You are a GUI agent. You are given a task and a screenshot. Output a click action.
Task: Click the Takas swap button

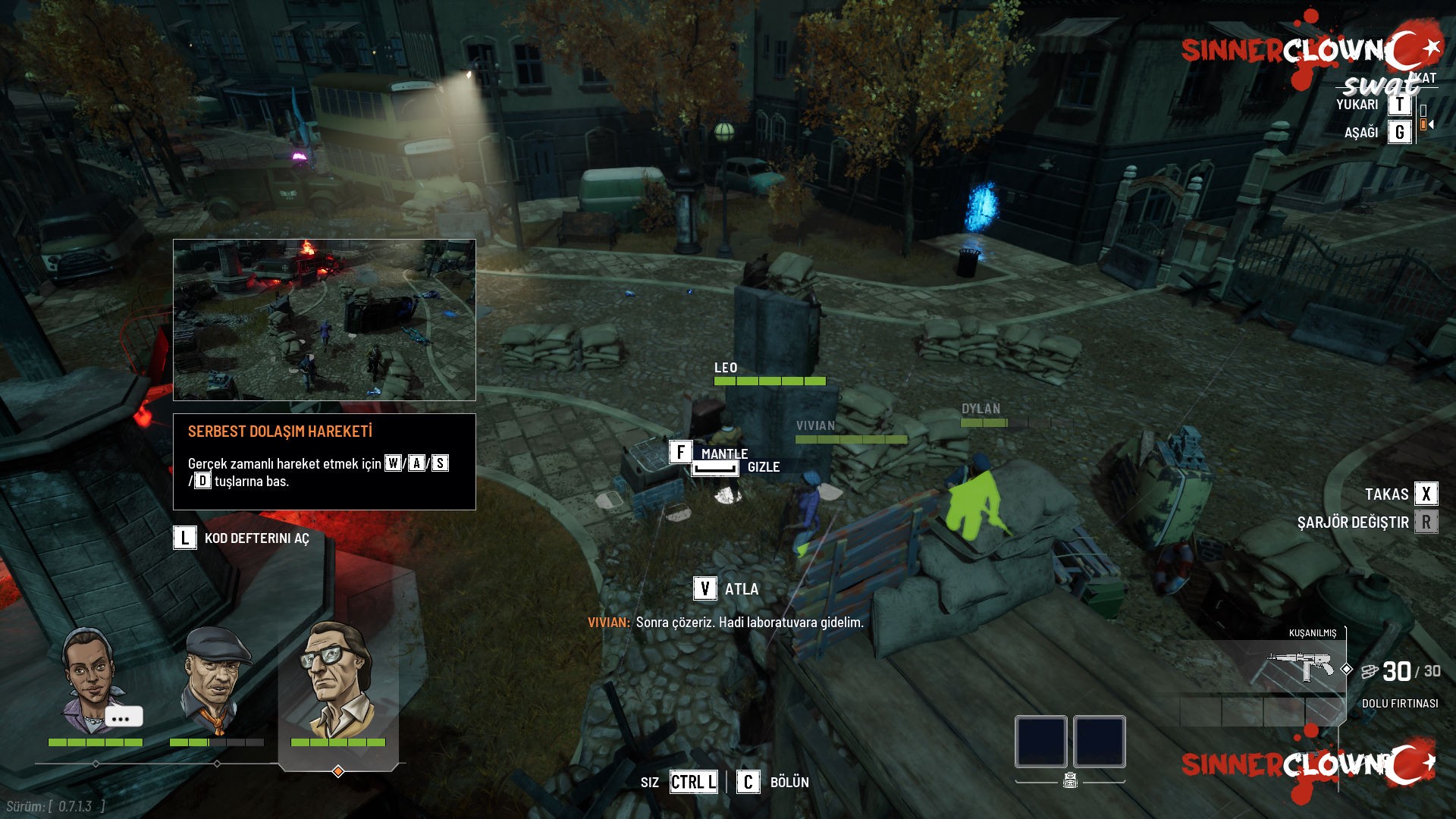pyautogui.click(x=1426, y=494)
